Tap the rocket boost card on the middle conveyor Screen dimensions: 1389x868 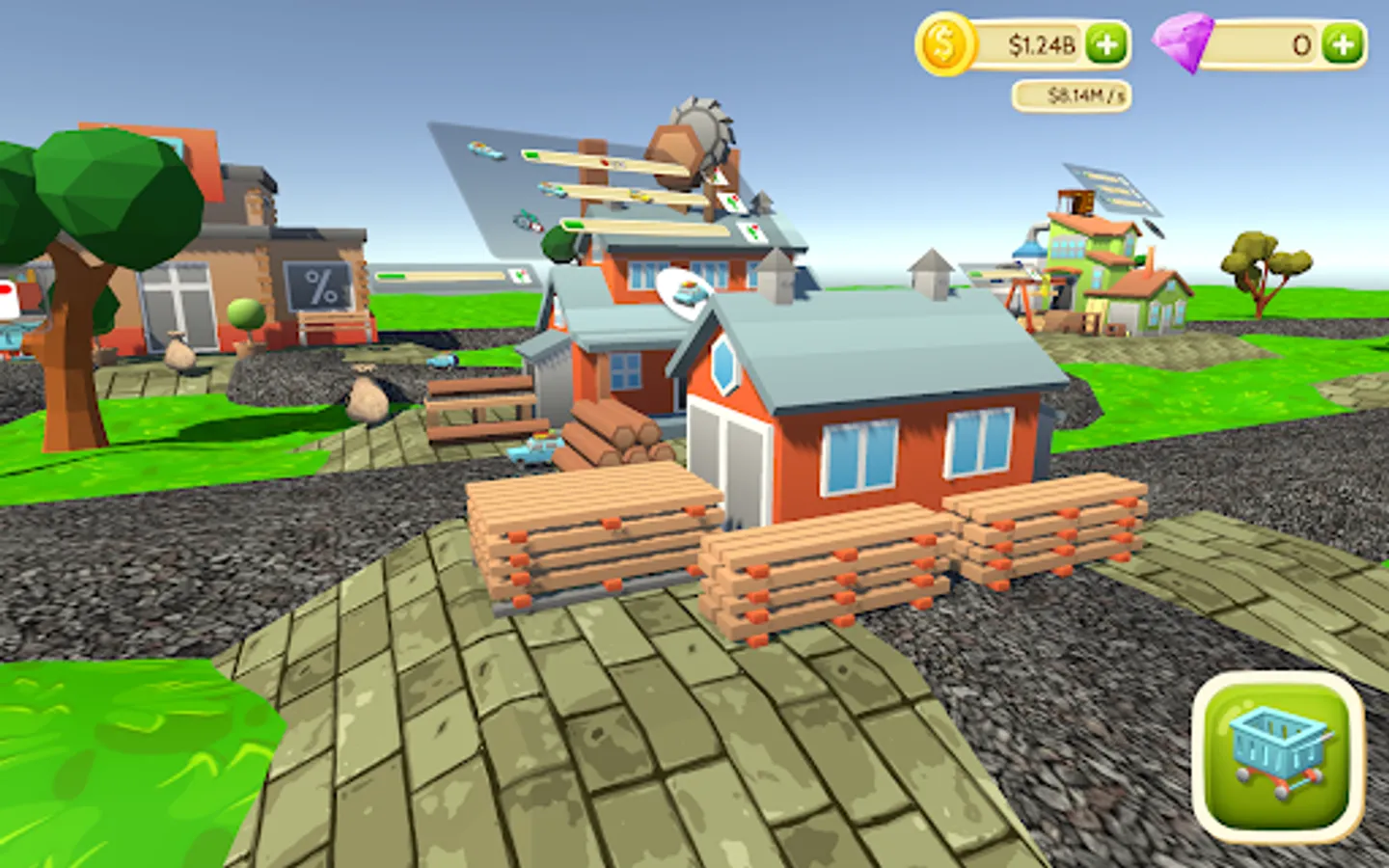[x=731, y=201]
